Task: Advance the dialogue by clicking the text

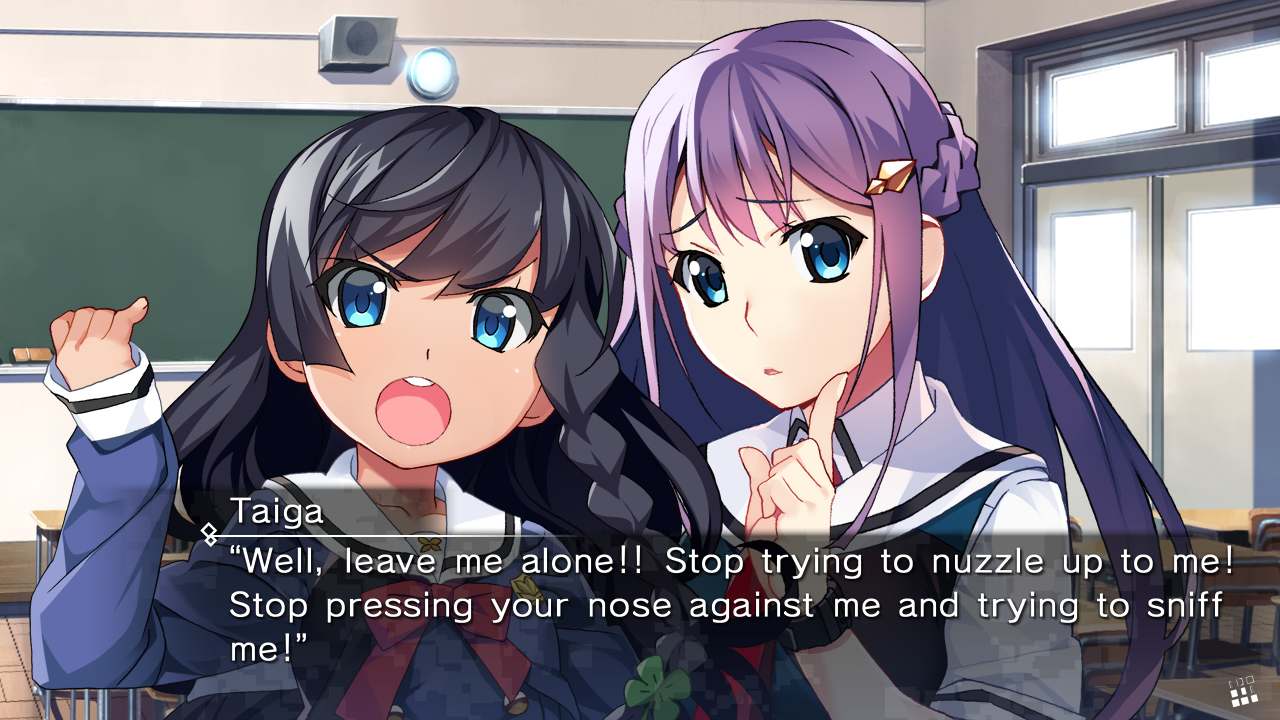Action: pyautogui.click(x=640, y=600)
